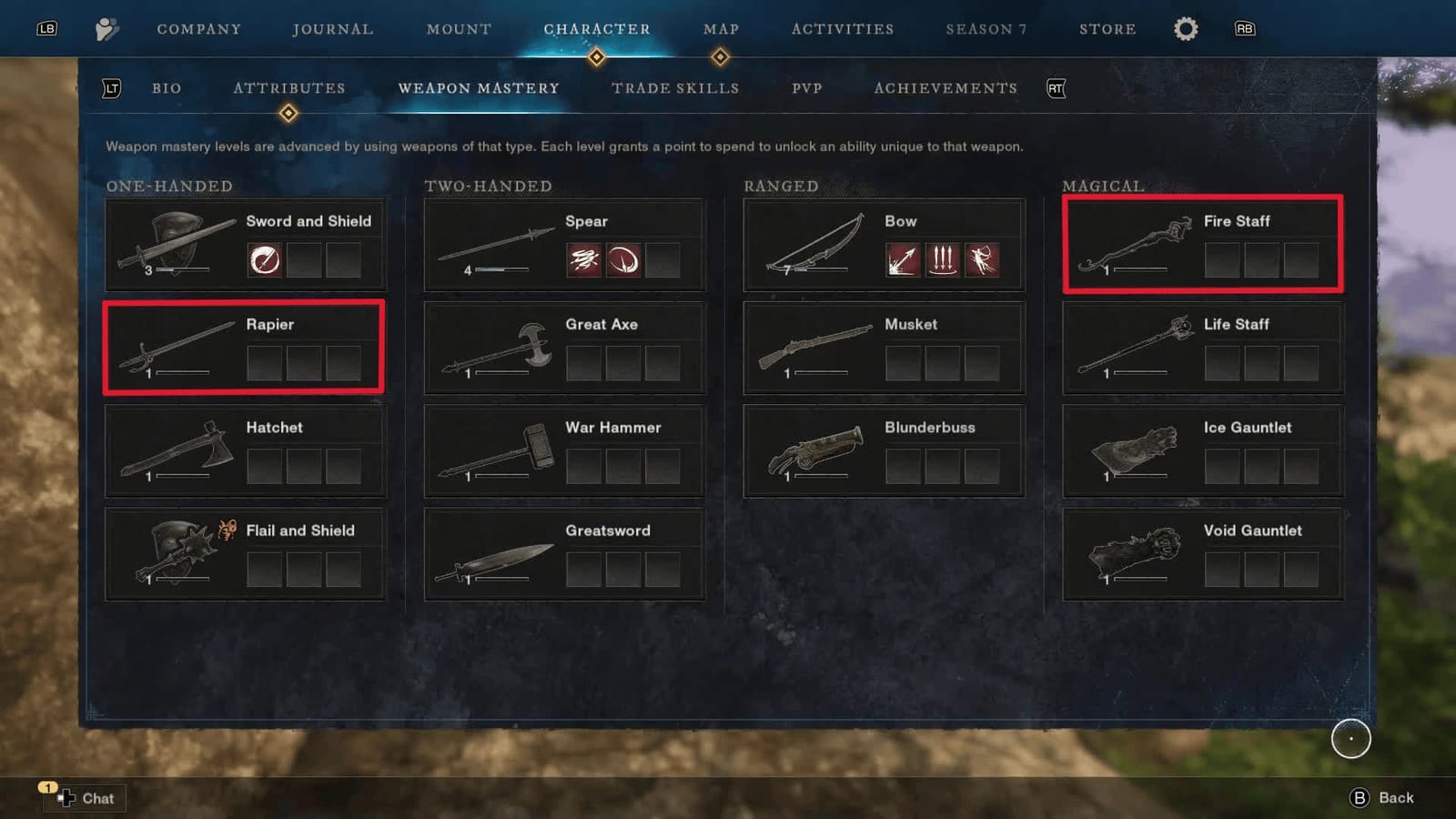Image resolution: width=1456 pixels, height=819 pixels.
Task: Click the first Spear ability icon
Action: click(x=584, y=259)
